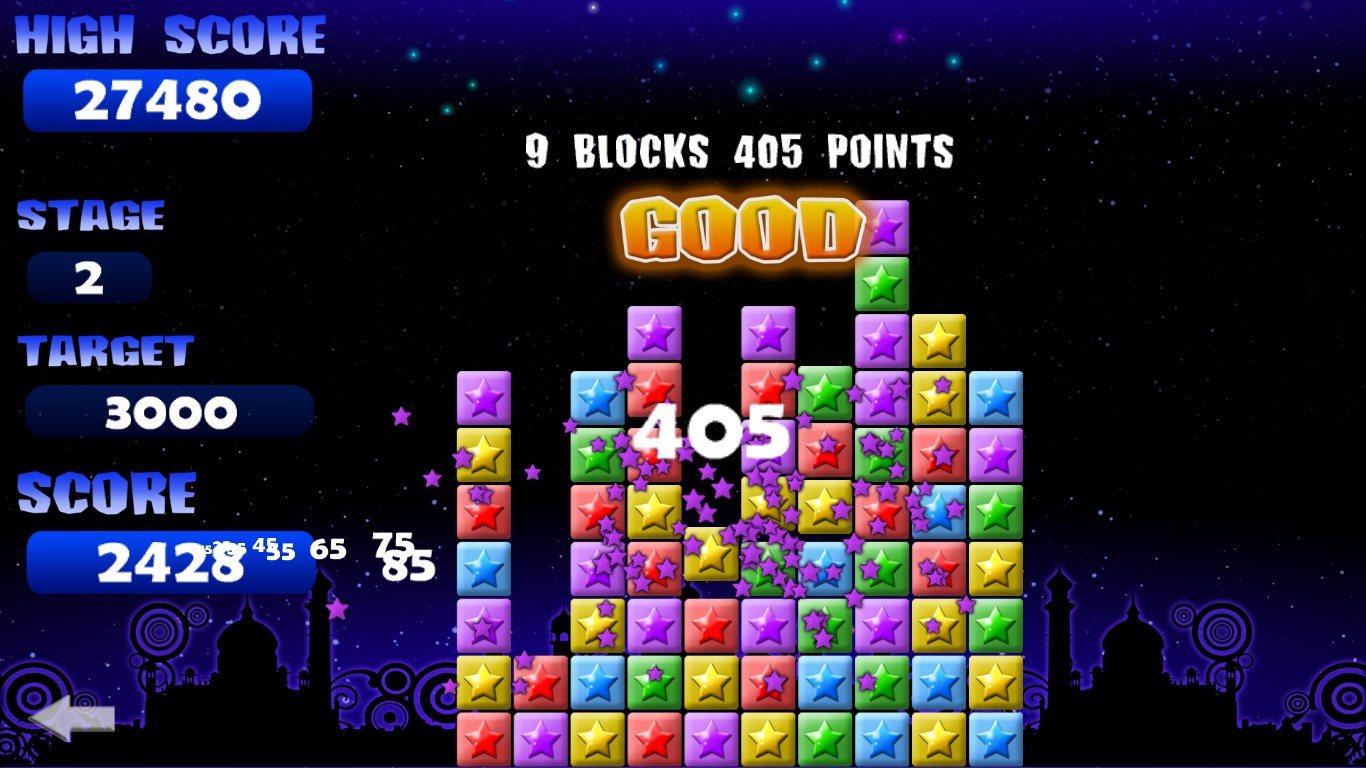1366x768 pixels.
Task: Select the green star block under the topmost purple block
Action: 882,284
